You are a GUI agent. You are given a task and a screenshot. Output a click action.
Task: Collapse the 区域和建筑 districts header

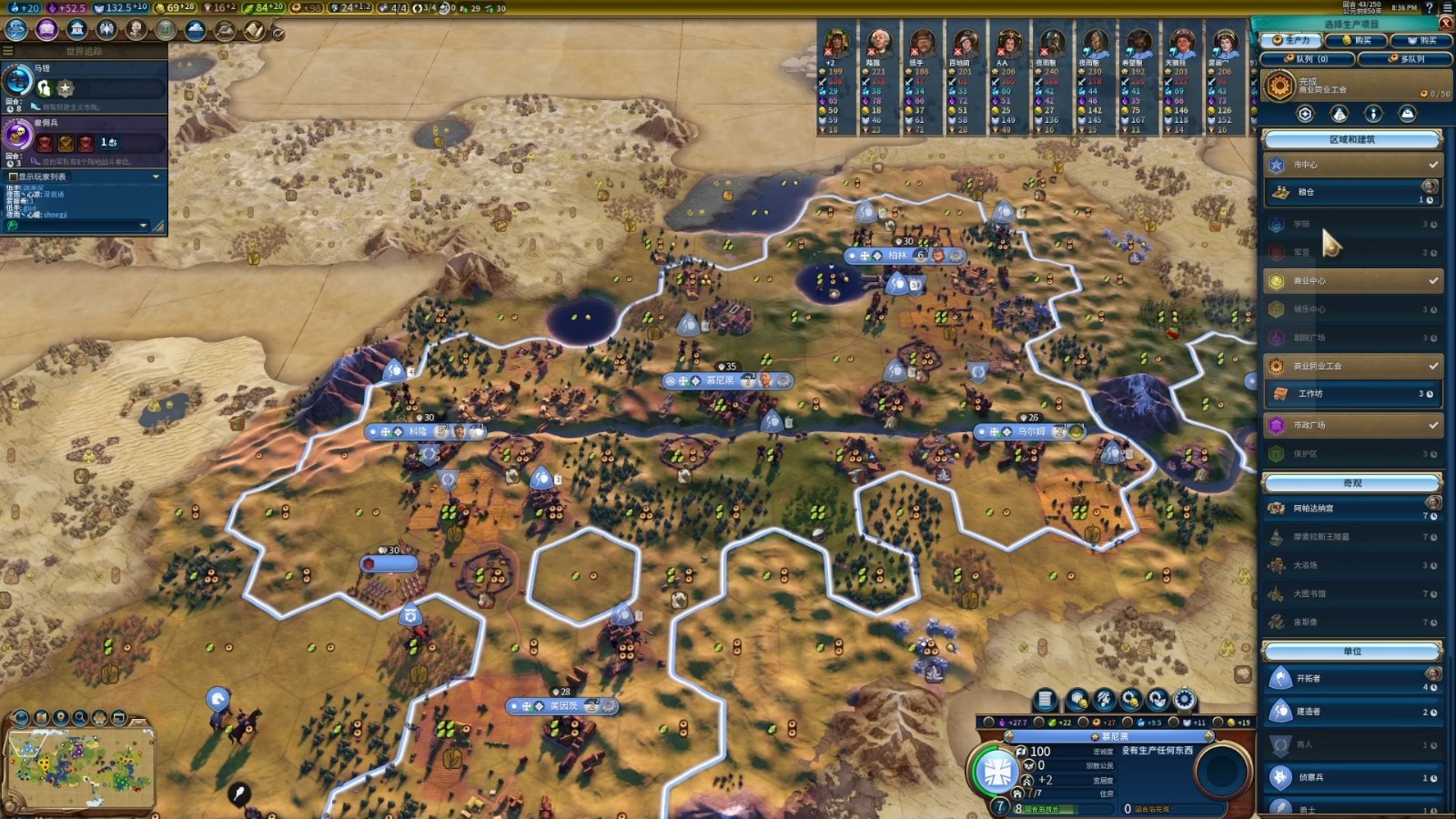tap(1352, 140)
